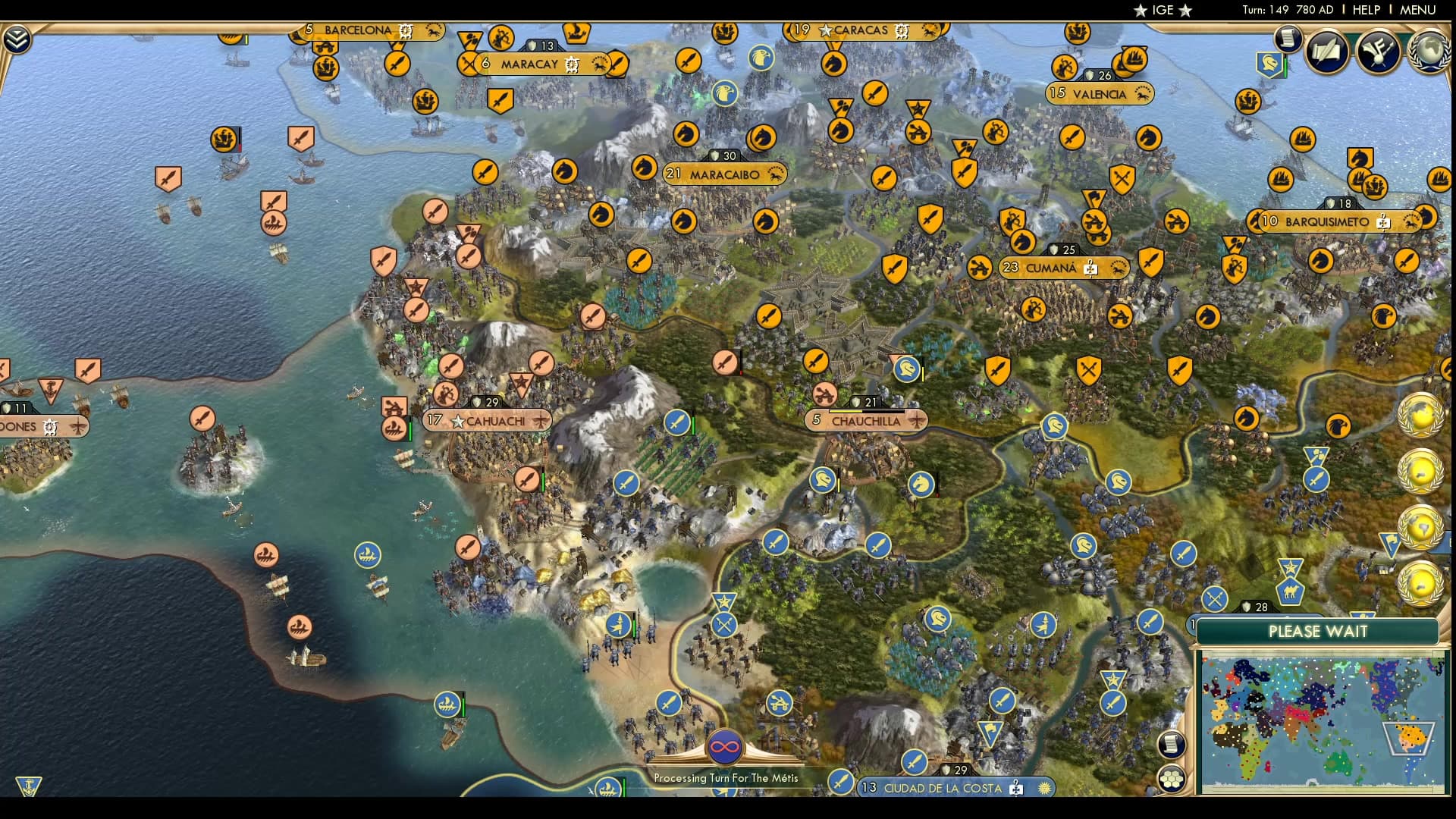The height and width of the screenshot is (819, 1456).
Task: Toggle Strategic View with the hex grid icon
Action: tap(1172, 779)
